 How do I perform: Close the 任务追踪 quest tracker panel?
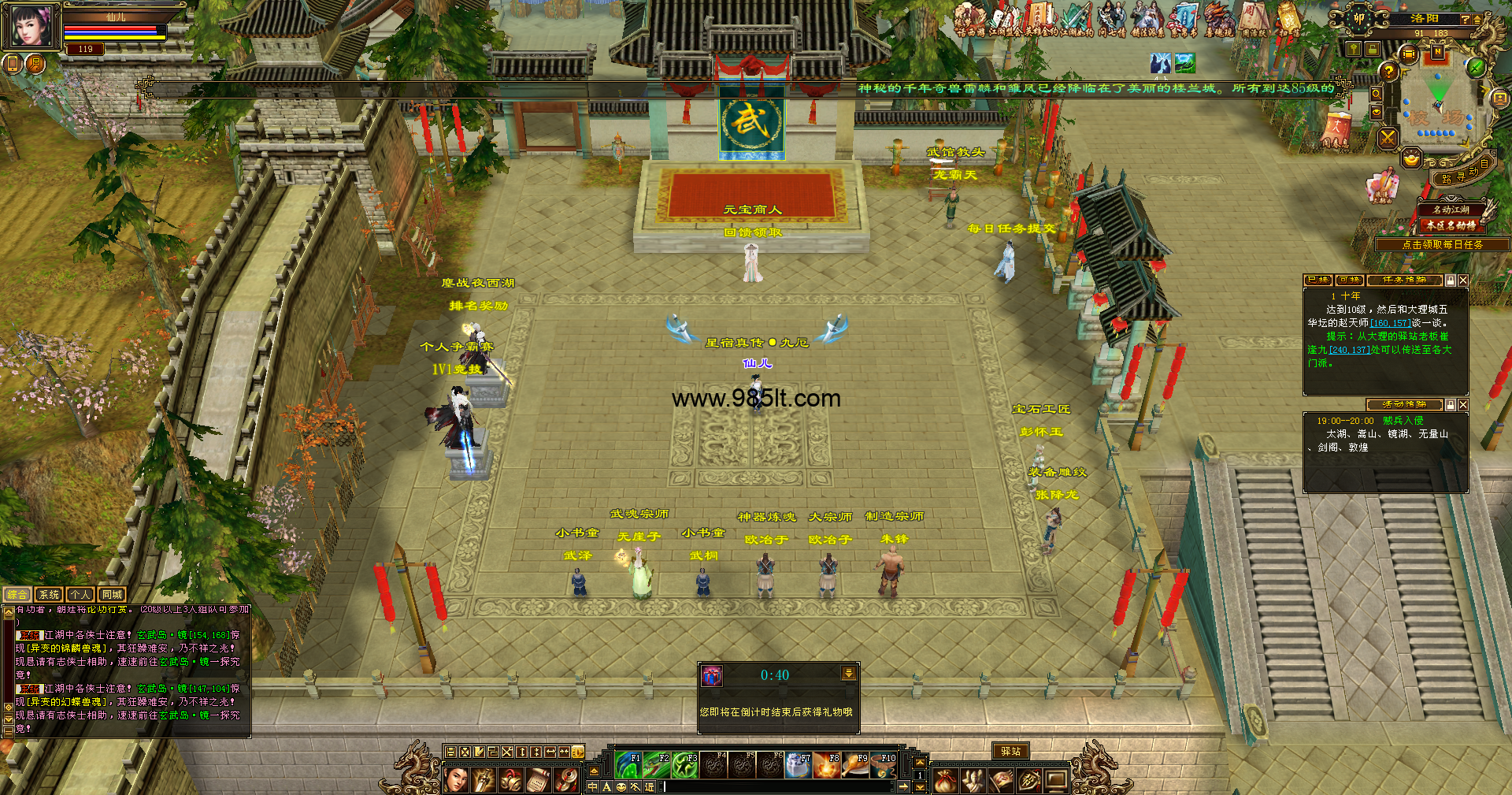coord(1462,280)
